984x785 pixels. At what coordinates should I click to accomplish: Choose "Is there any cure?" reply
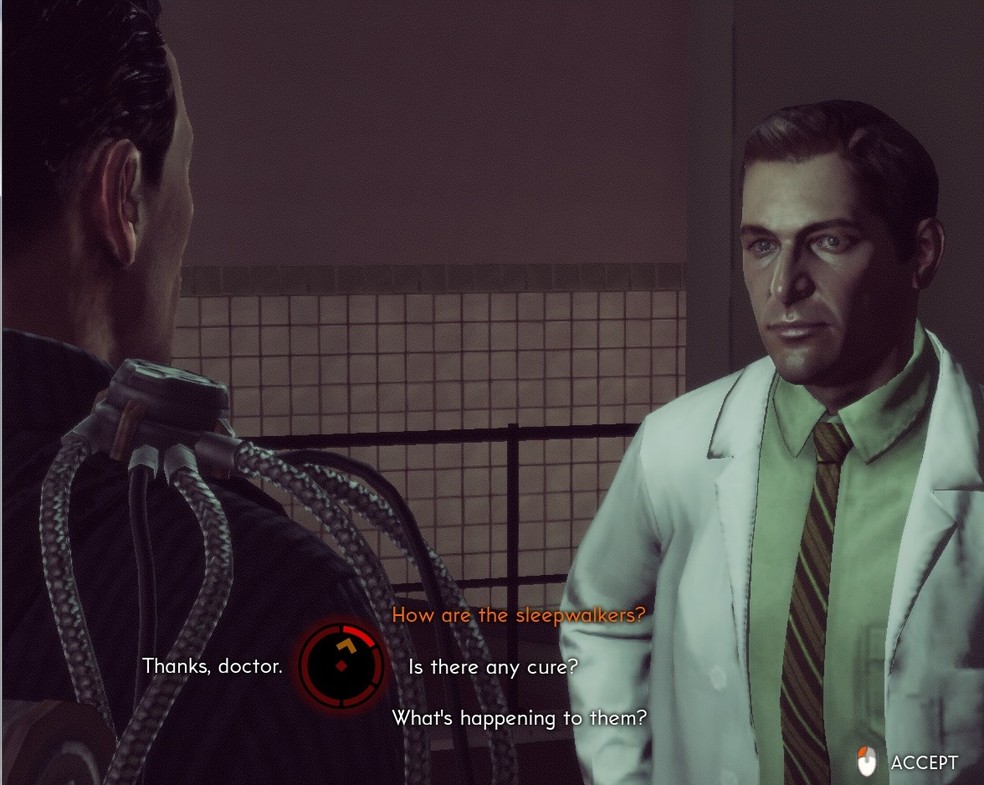click(493, 666)
